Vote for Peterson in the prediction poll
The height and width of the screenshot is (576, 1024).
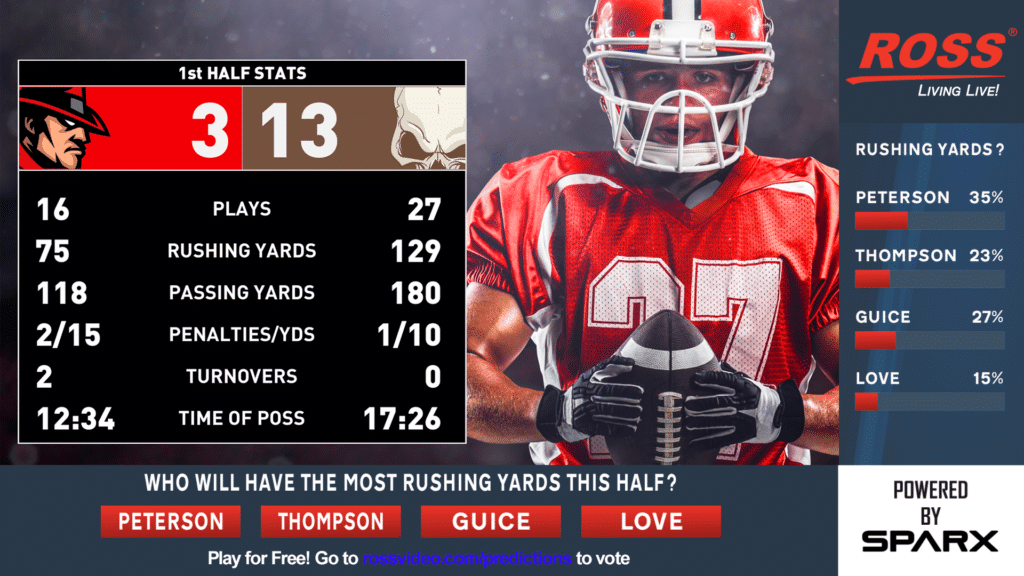(170, 521)
